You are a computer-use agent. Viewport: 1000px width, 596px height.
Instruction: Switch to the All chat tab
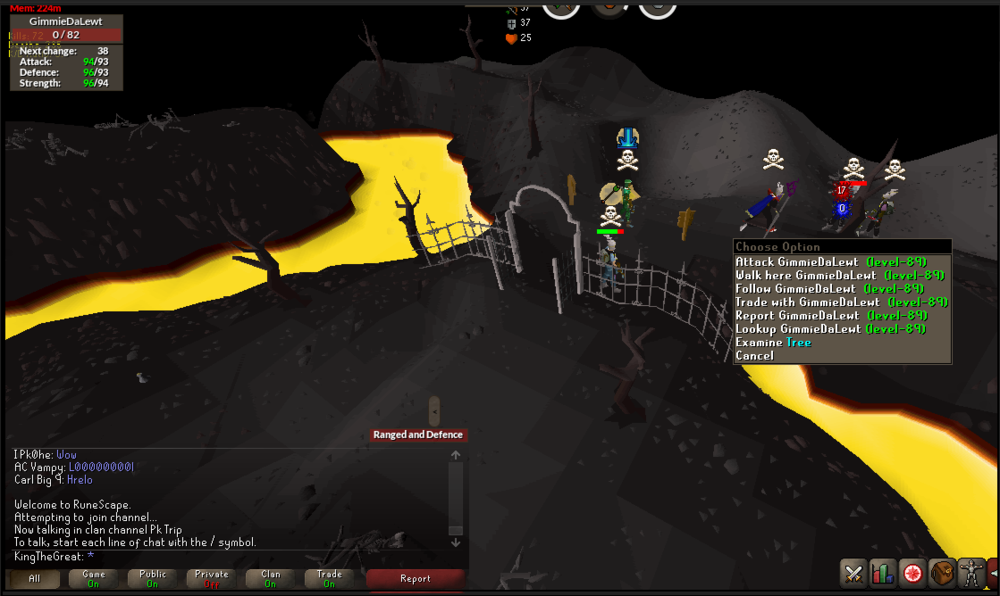point(35,578)
